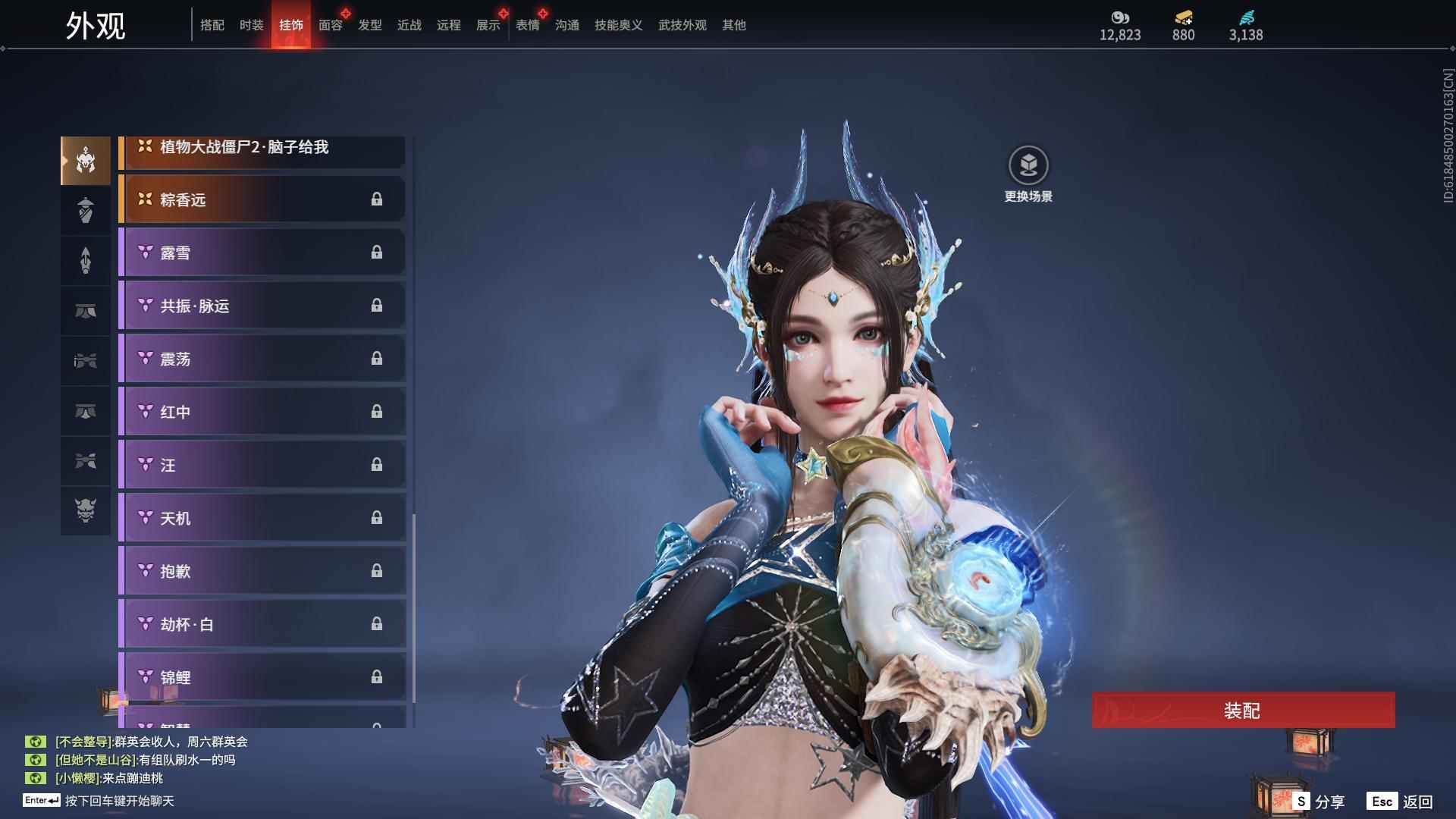Image resolution: width=1456 pixels, height=819 pixels.
Task: Click the 返回 back button
Action: tap(1400, 802)
